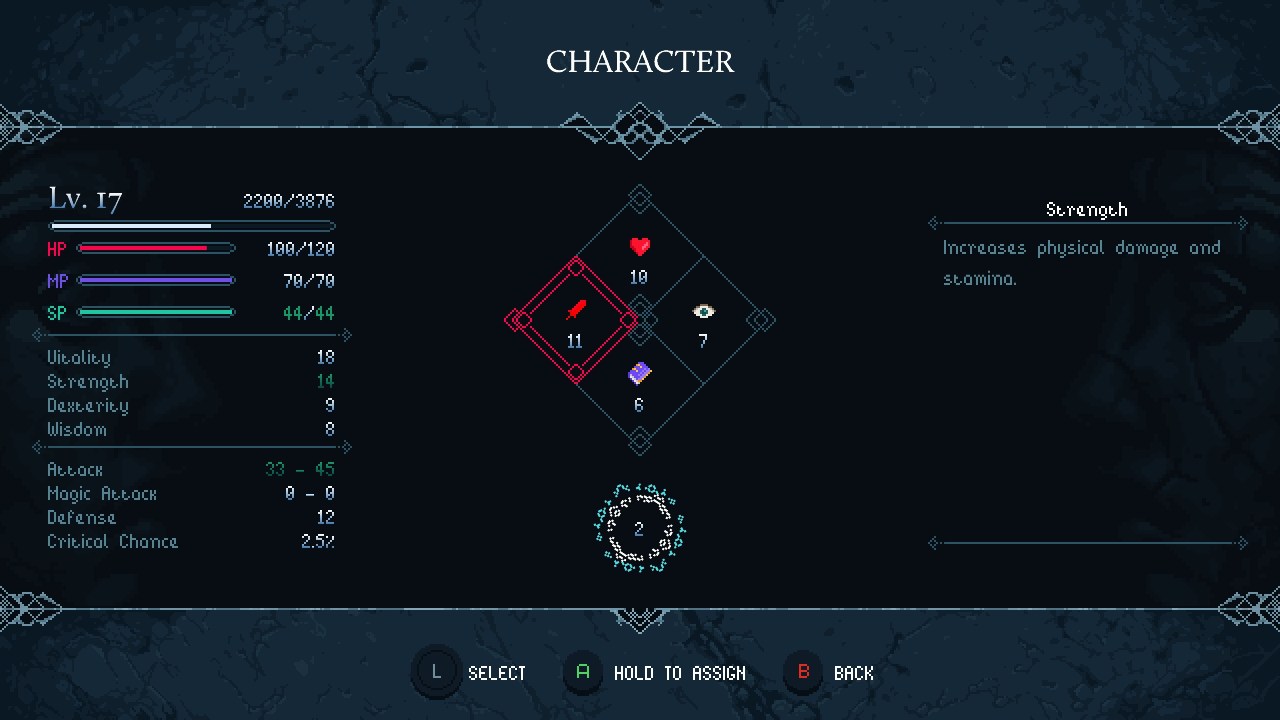Click the green A button prompt icon

(x=583, y=672)
